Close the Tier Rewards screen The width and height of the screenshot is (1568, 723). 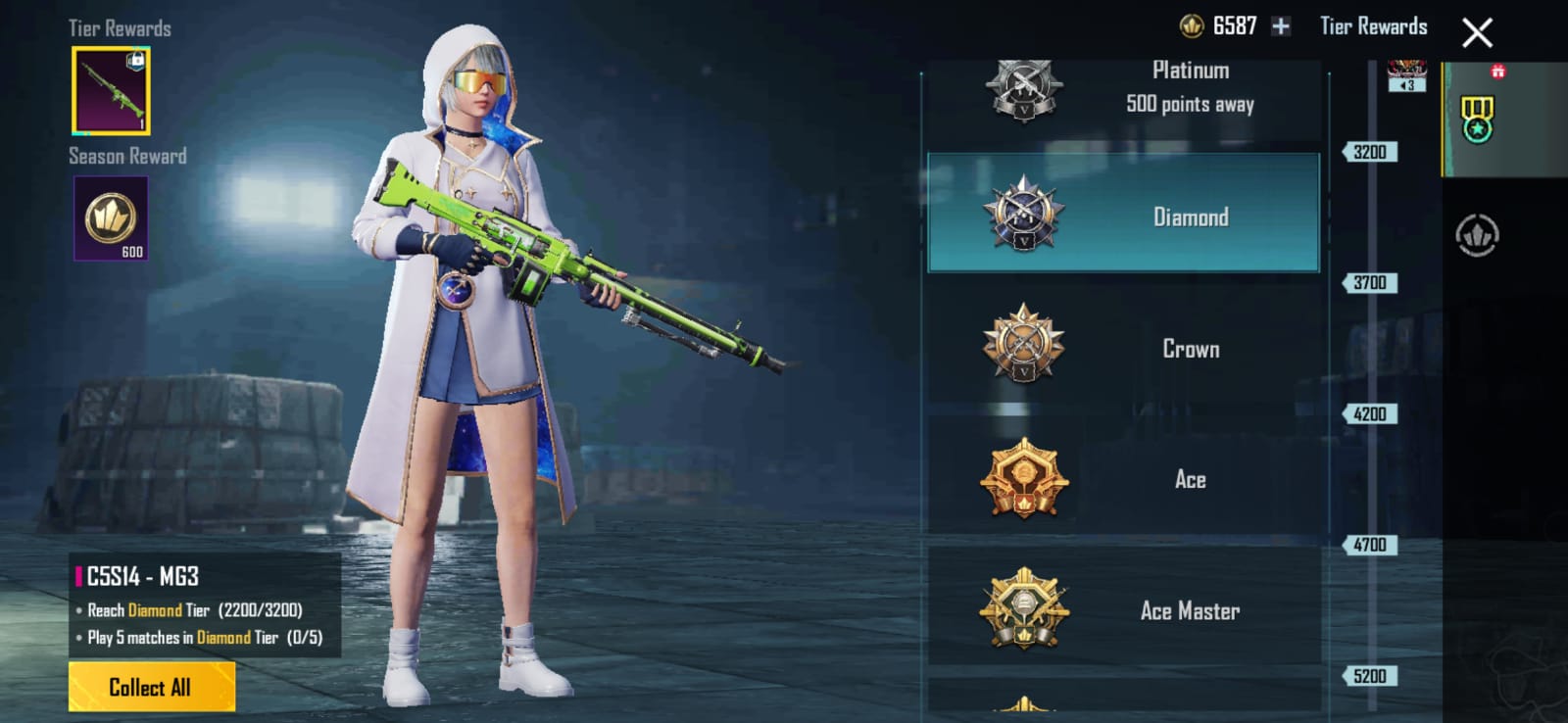[1477, 33]
